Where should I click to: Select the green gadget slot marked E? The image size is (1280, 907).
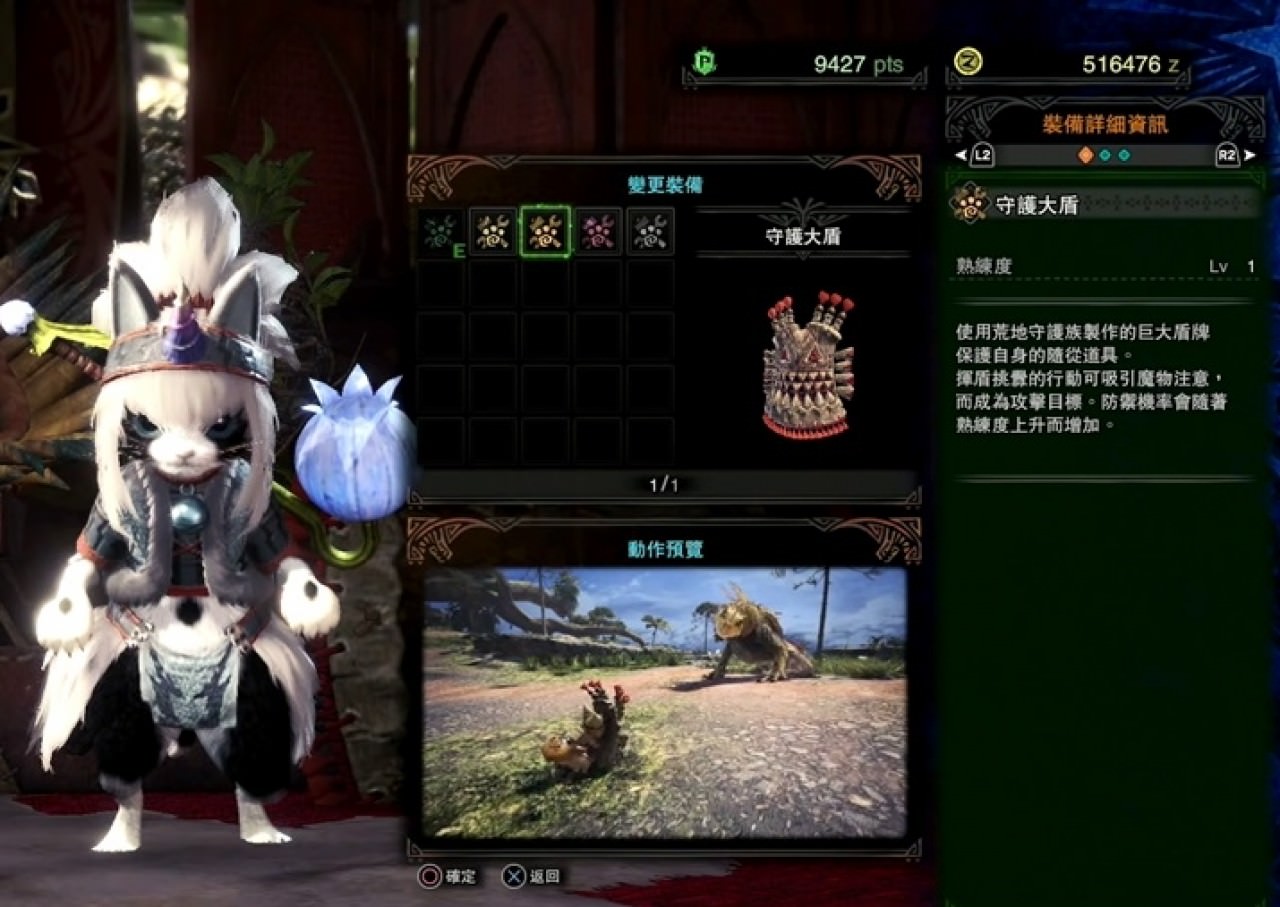pos(441,232)
